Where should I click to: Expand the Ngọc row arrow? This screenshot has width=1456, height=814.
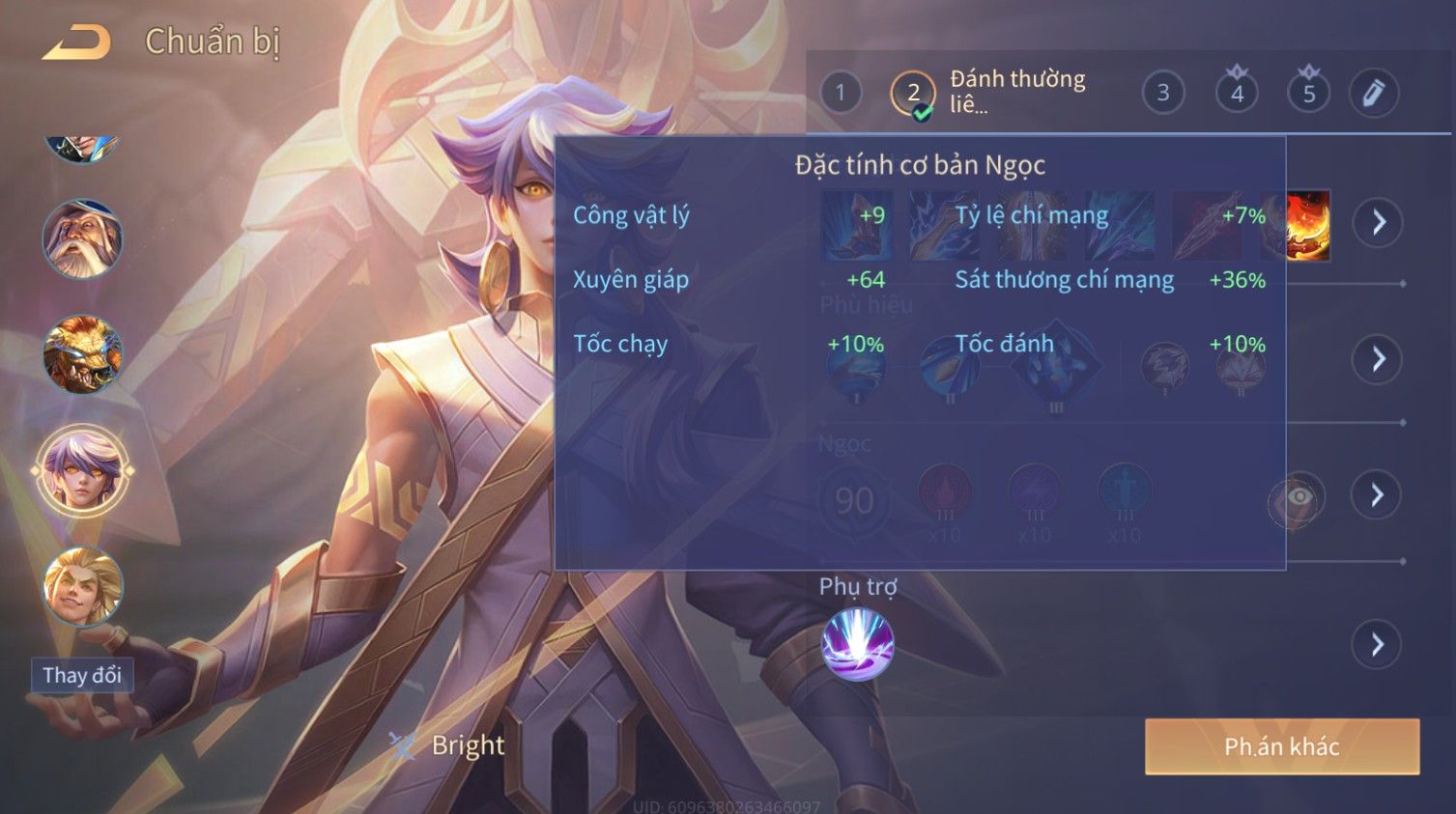pos(1376,495)
